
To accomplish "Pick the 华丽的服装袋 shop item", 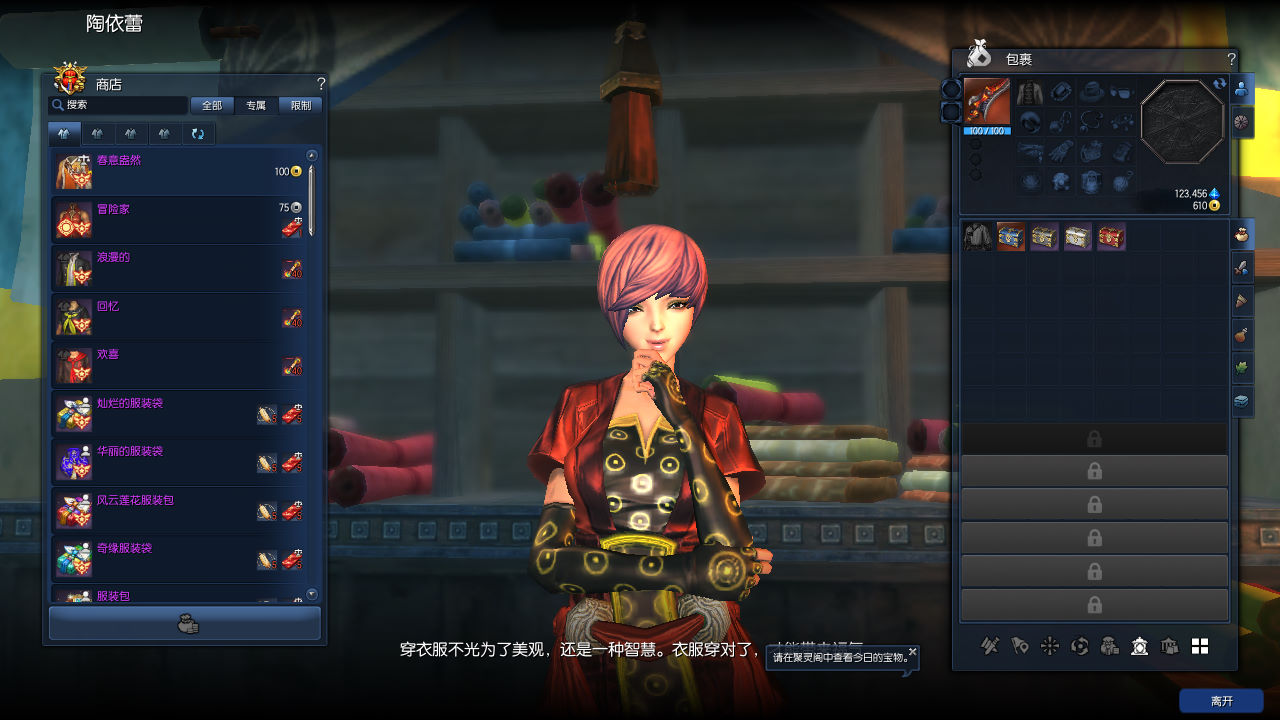I will tap(180, 462).
